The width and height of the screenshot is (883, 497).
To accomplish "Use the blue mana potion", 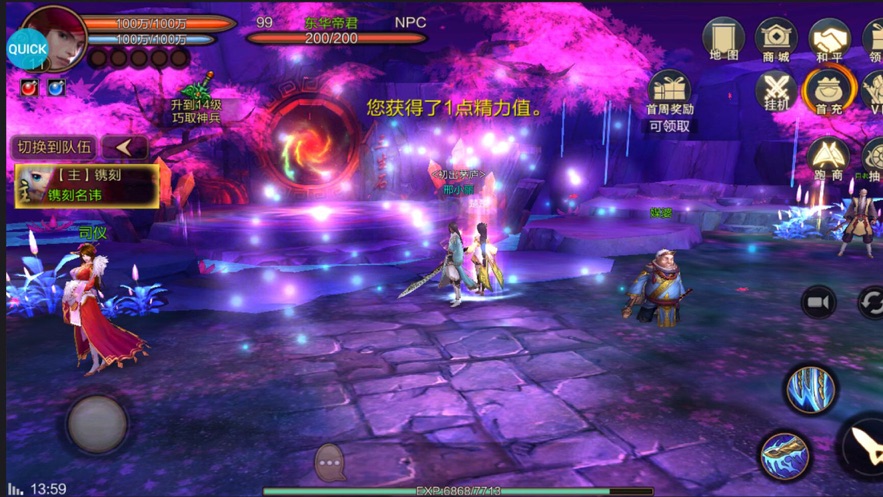I will (57, 89).
